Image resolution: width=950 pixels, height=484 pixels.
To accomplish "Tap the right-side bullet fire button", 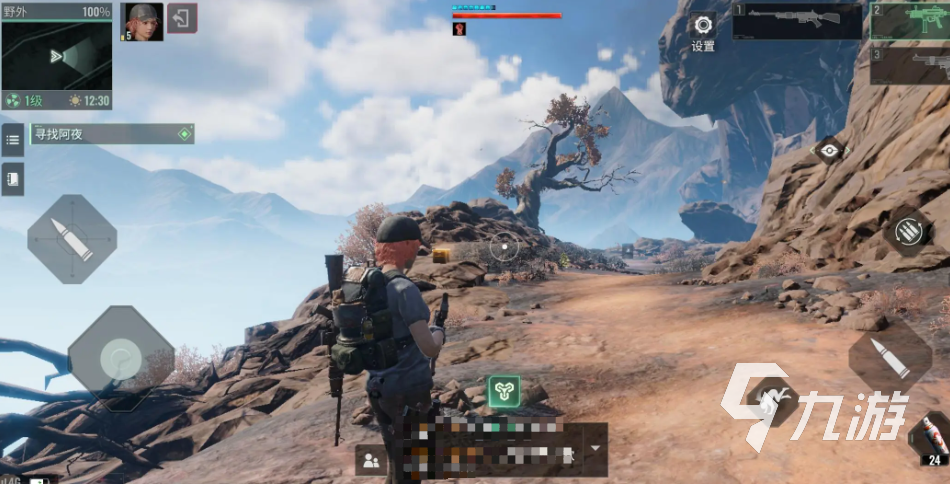I will 890,359.
